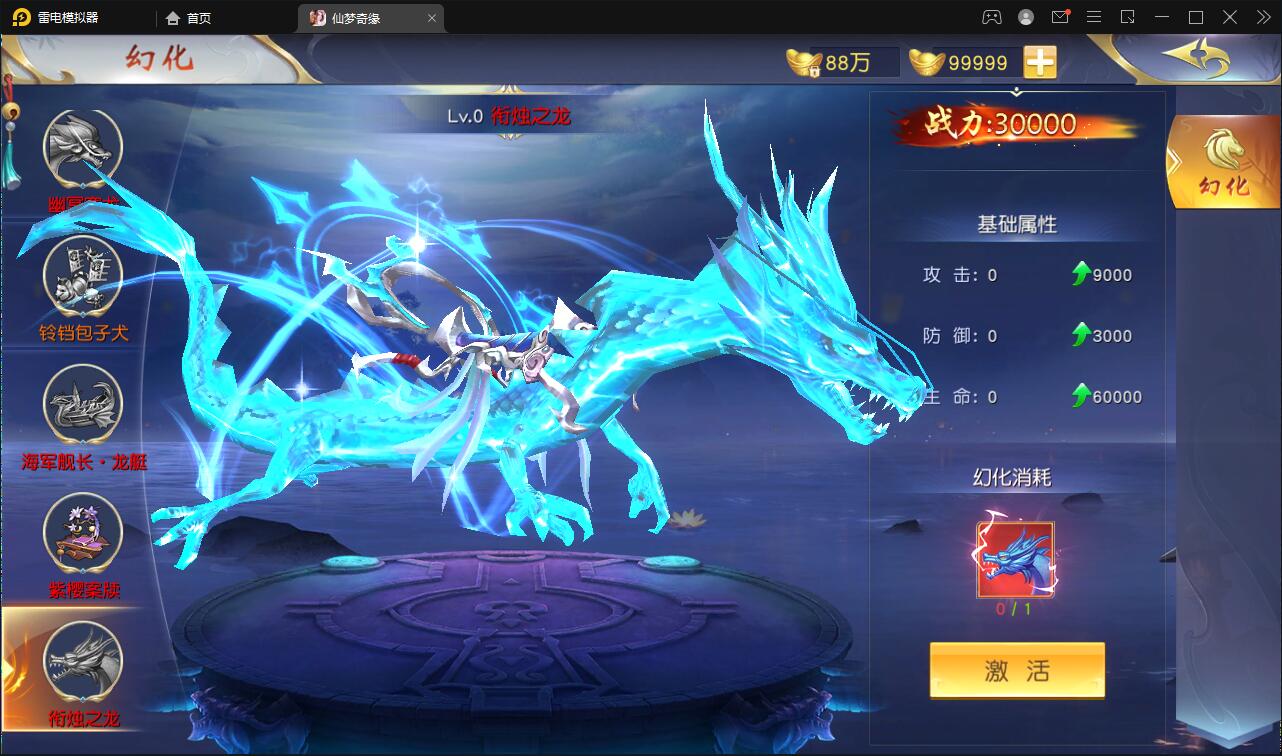Viewport: 1282px width, 756px height.
Task: Open the gamepad controls icon in title bar
Action: click(989, 17)
